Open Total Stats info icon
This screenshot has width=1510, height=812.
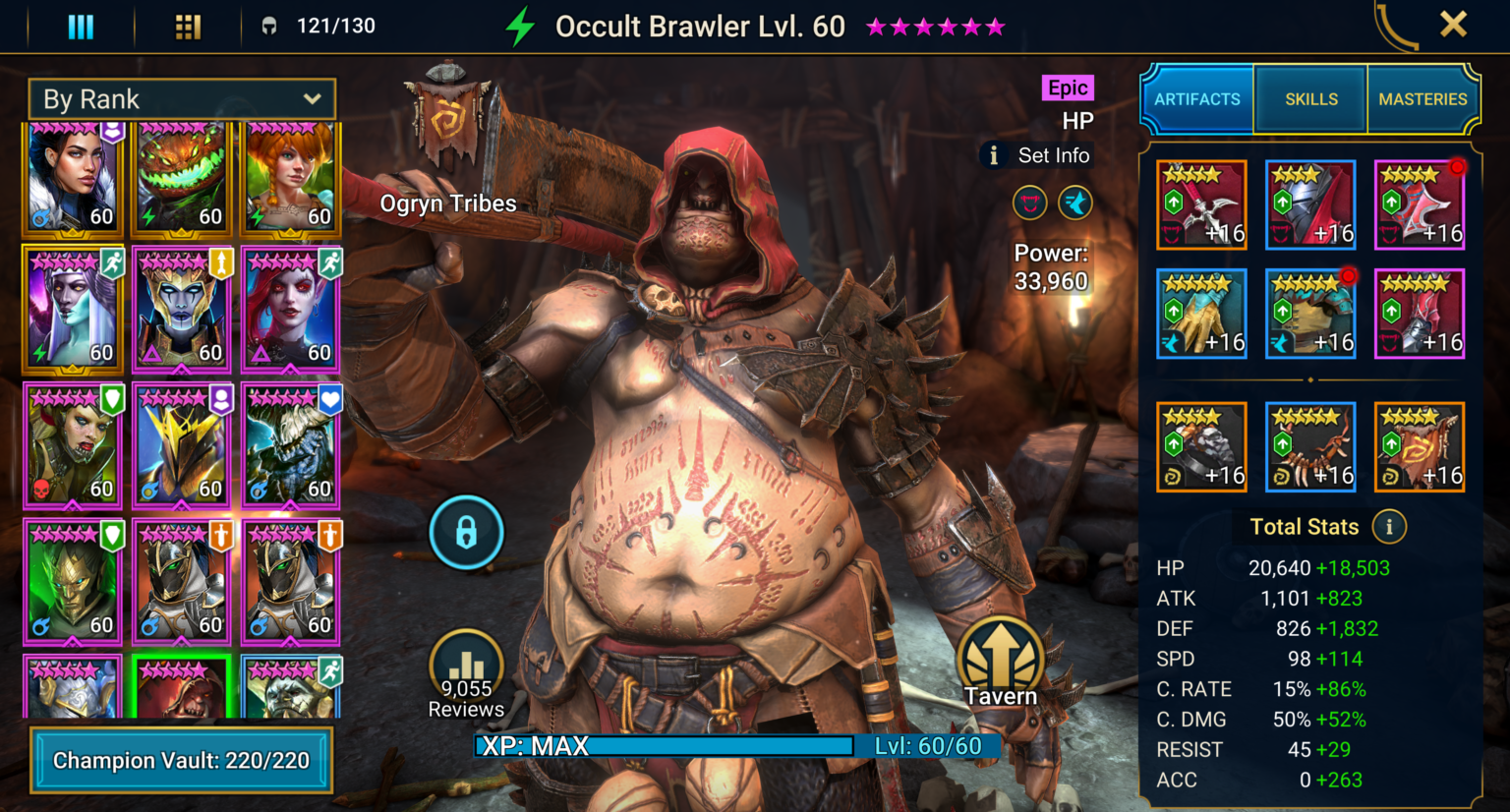tap(1389, 527)
